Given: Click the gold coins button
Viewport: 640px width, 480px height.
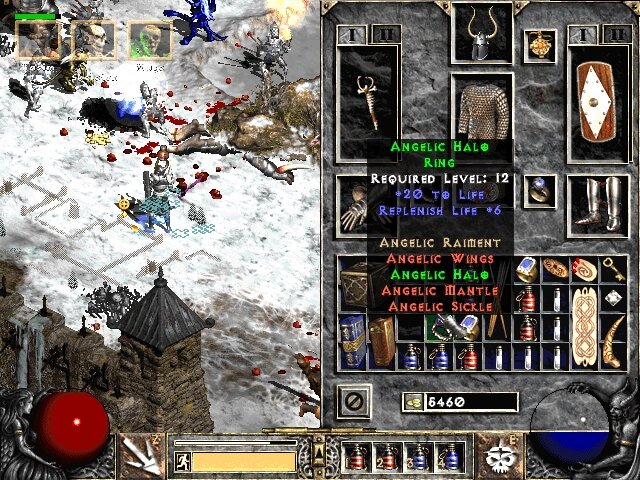Looking at the screenshot, I should coord(412,402).
